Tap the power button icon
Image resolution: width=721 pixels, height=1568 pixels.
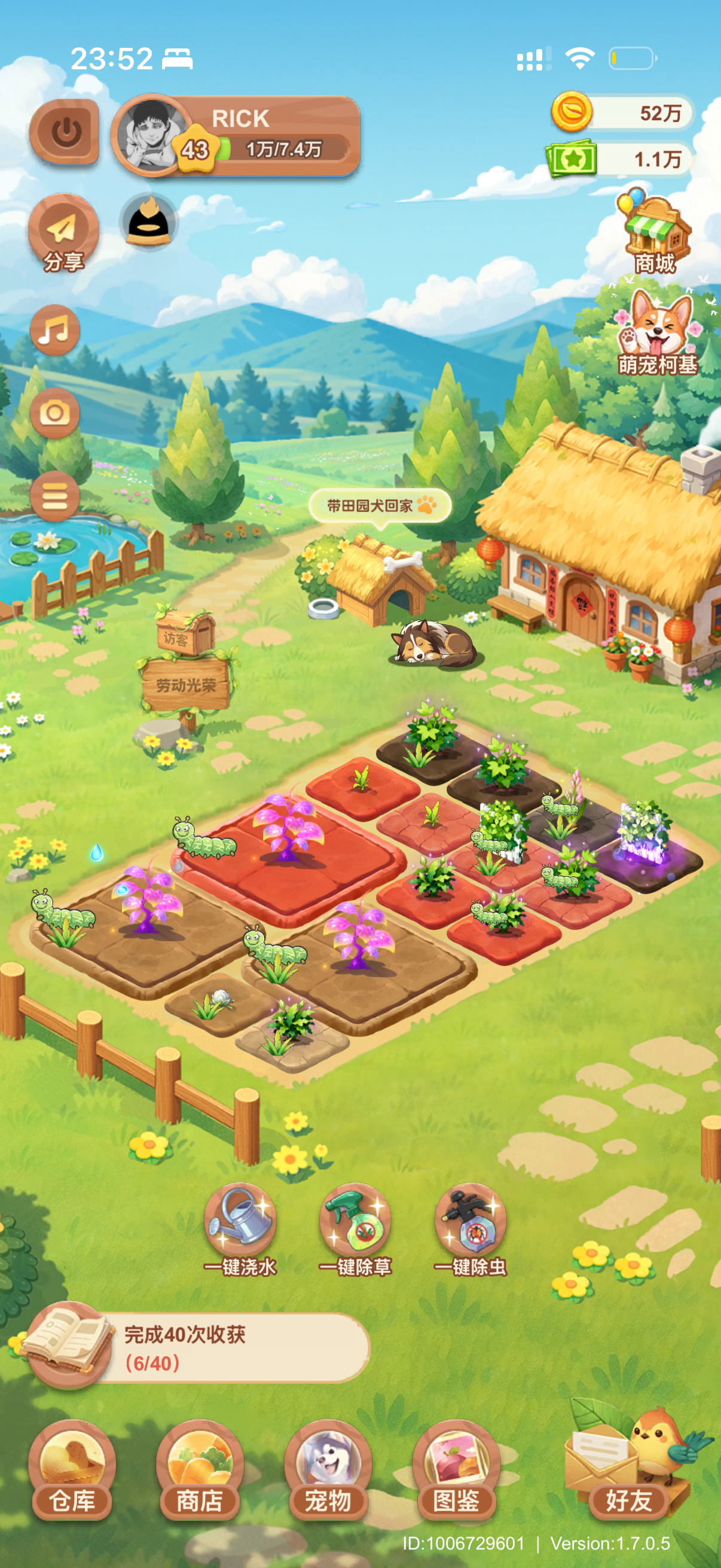tap(65, 132)
